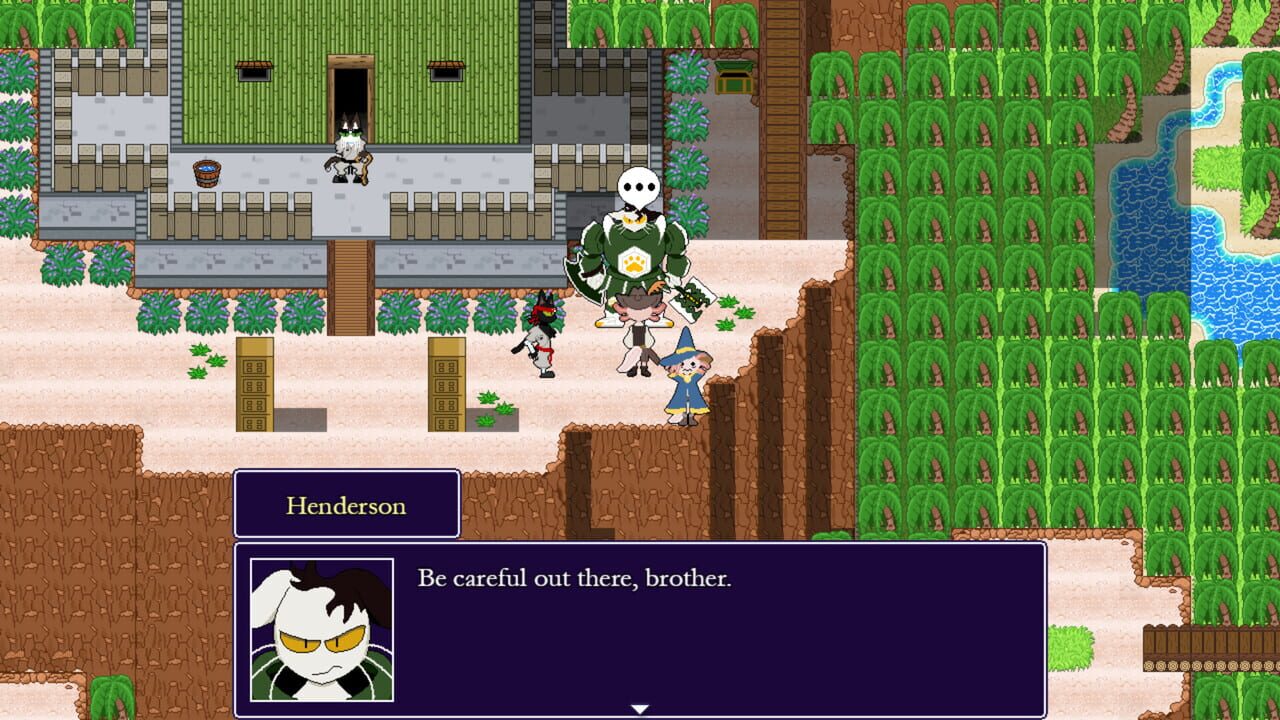Select the wizard mouse in the blue hat

tap(684, 385)
